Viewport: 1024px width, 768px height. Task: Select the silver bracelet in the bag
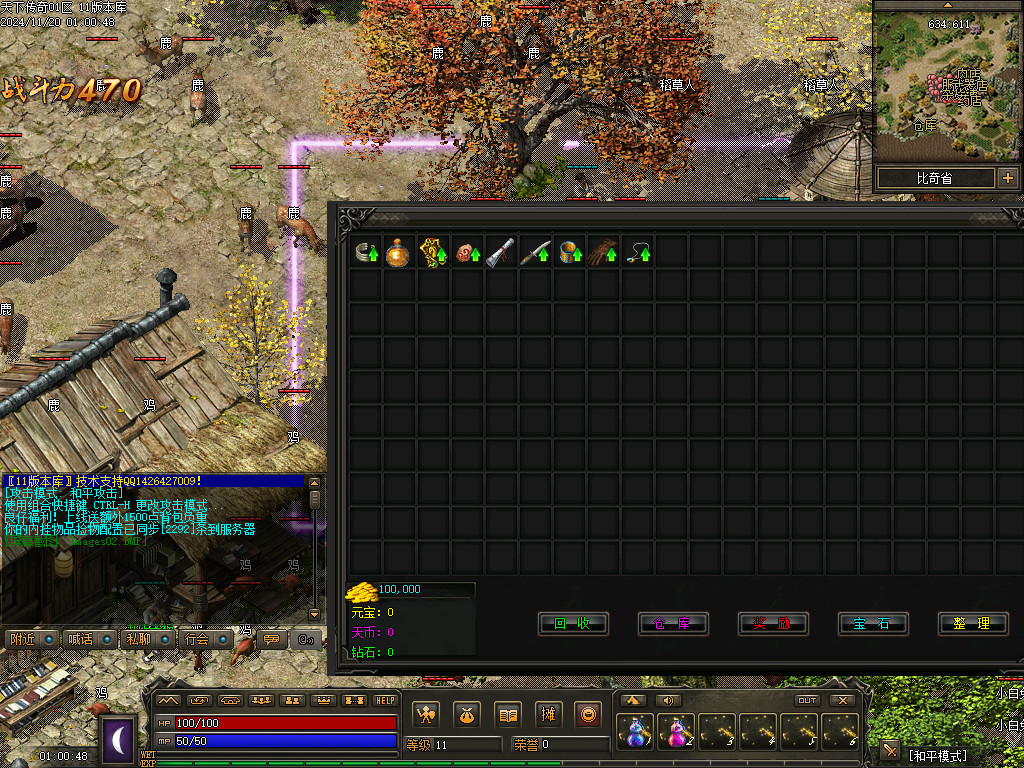tap(366, 251)
